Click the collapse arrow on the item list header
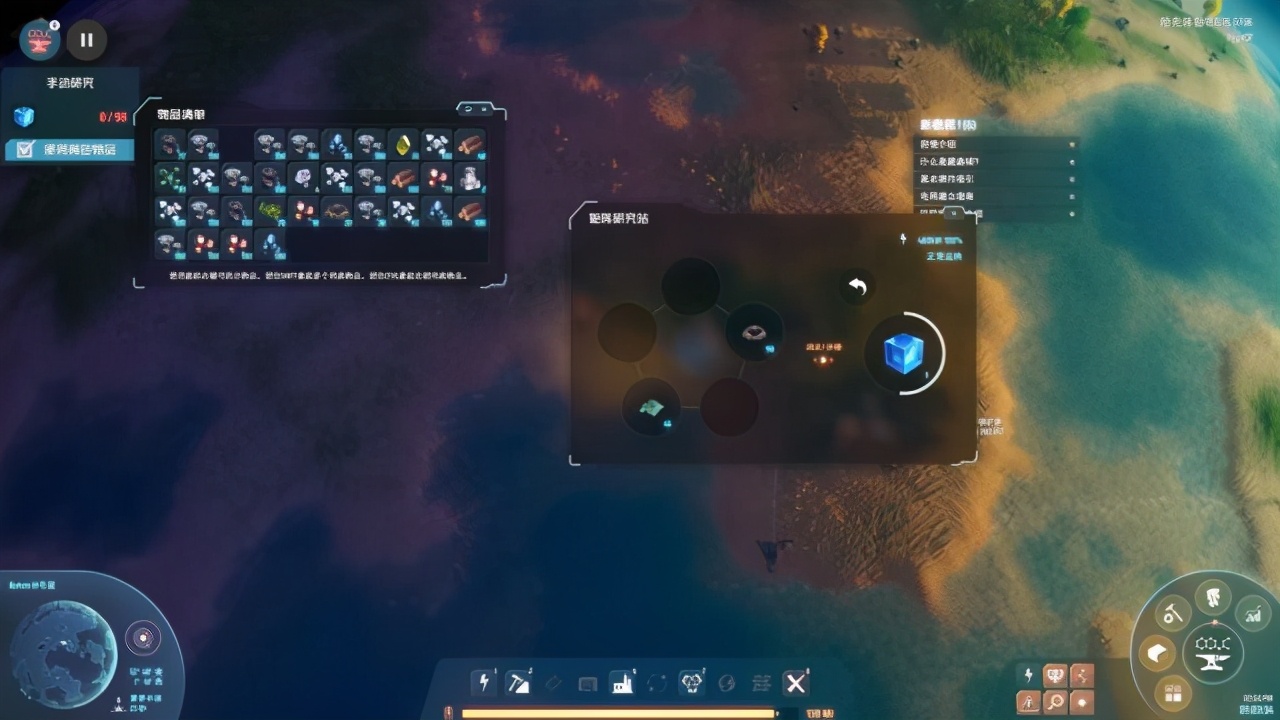1280x720 pixels. tap(468, 108)
